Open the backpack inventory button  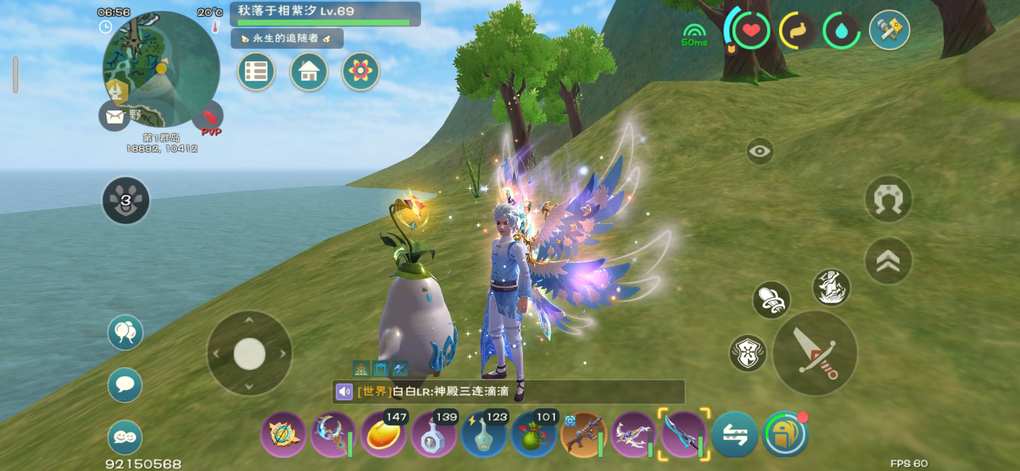click(785, 435)
